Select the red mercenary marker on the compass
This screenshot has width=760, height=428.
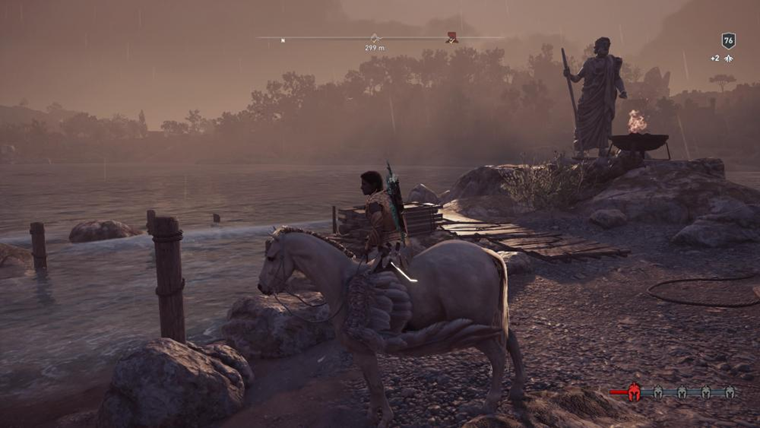pos(452,38)
